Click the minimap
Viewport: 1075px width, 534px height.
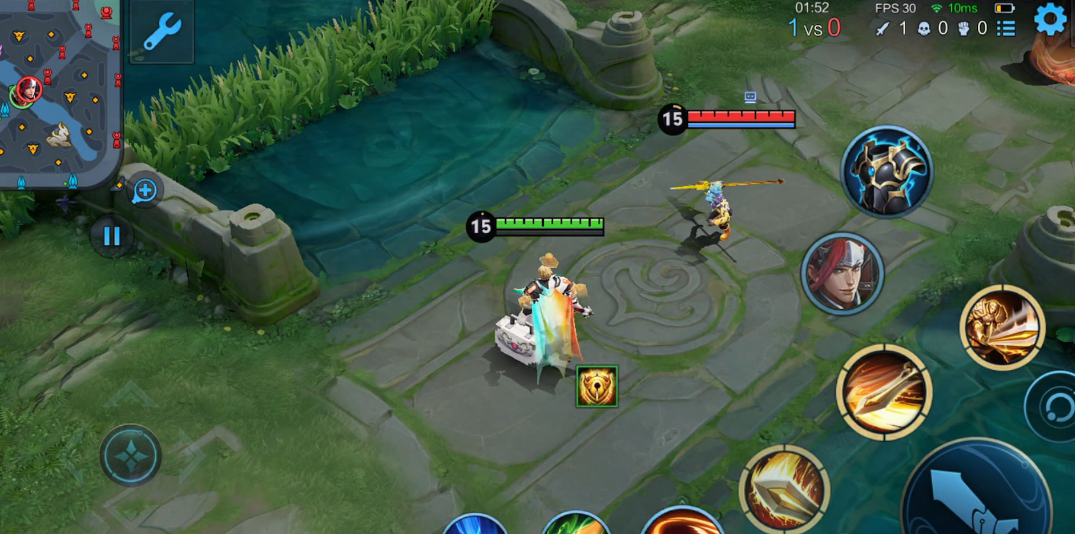[58, 92]
